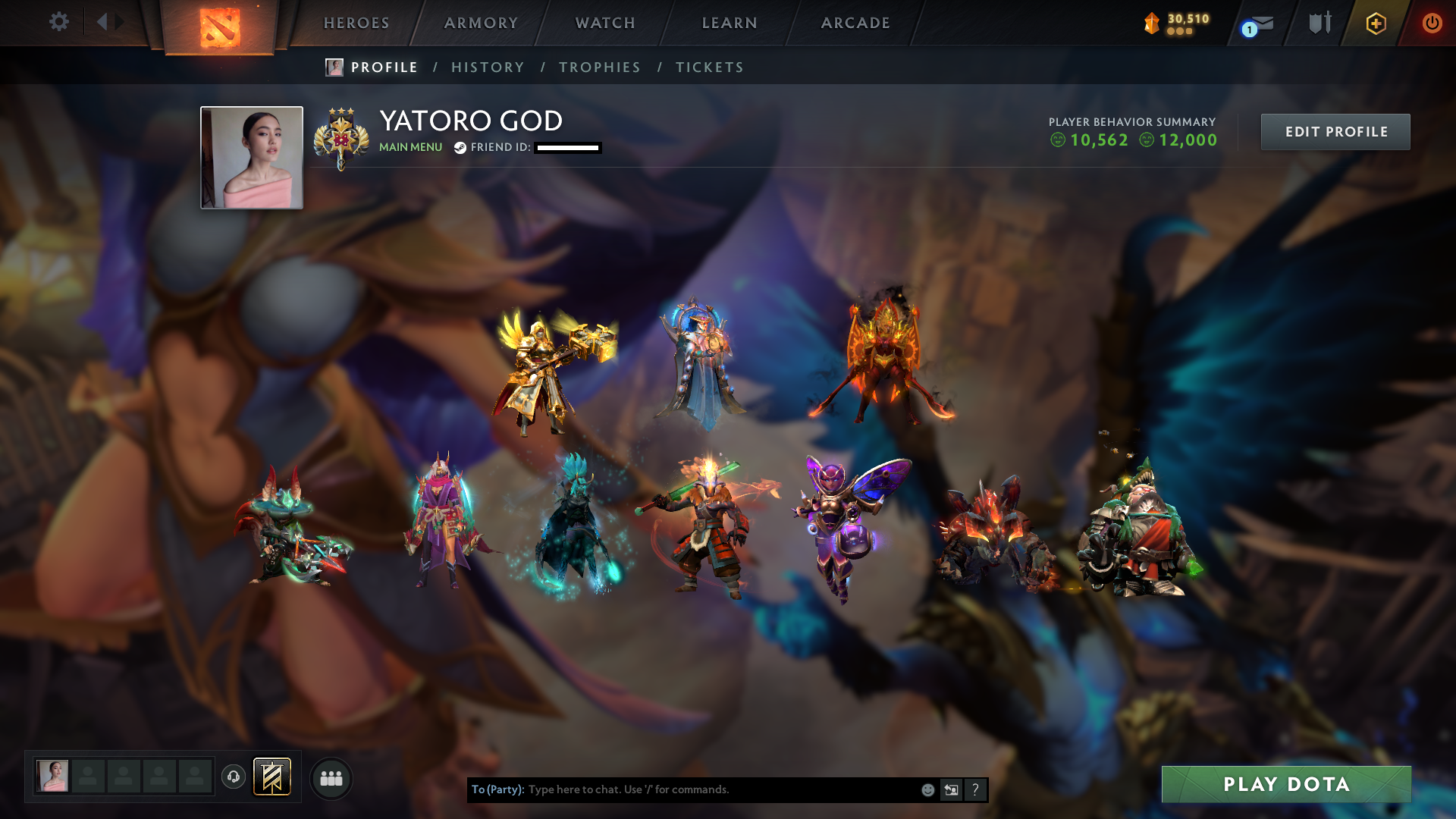Open the emoticon picker in chat bar

[x=927, y=789]
